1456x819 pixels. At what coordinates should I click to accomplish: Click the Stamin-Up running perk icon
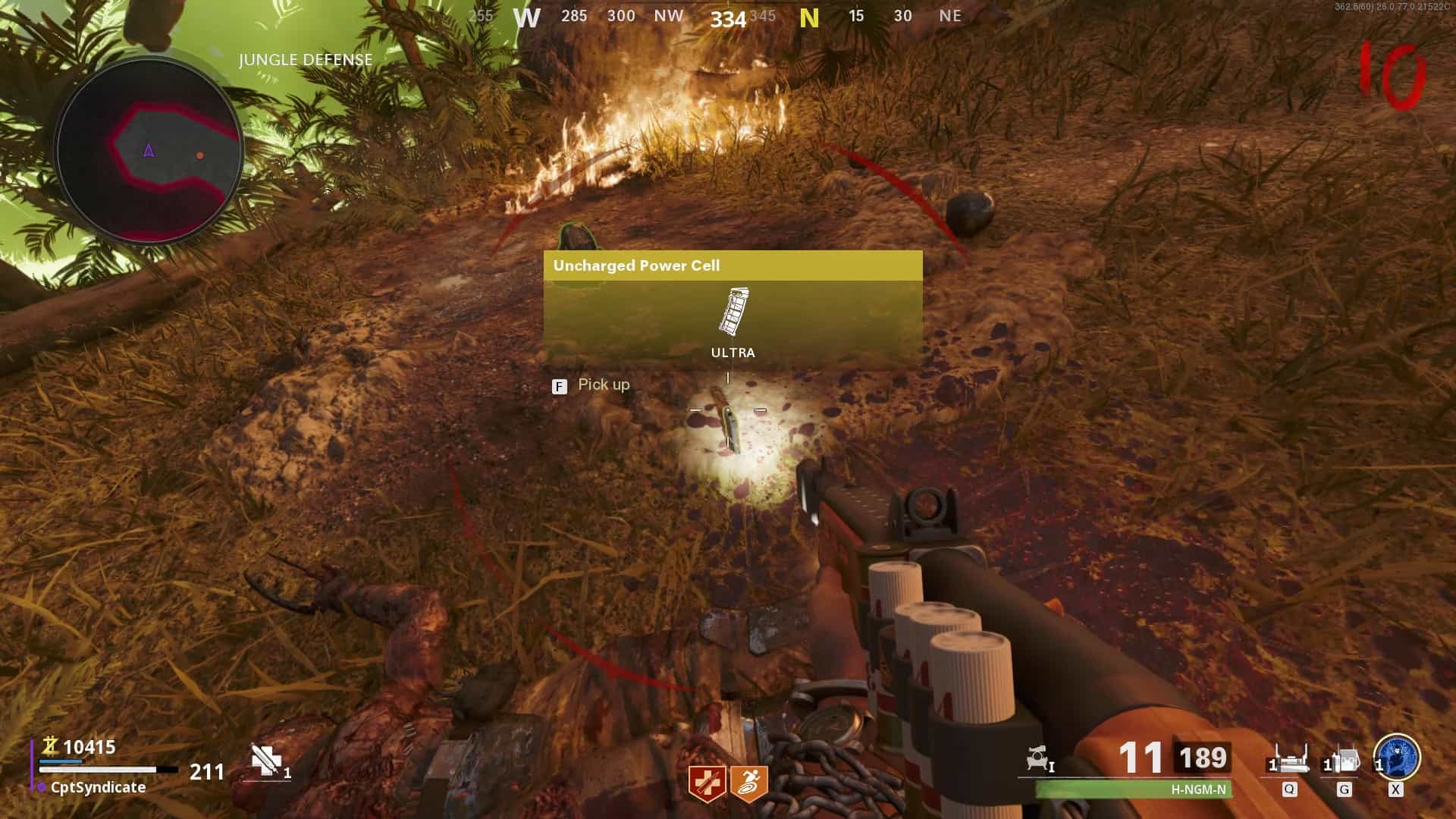[x=748, y=783]
